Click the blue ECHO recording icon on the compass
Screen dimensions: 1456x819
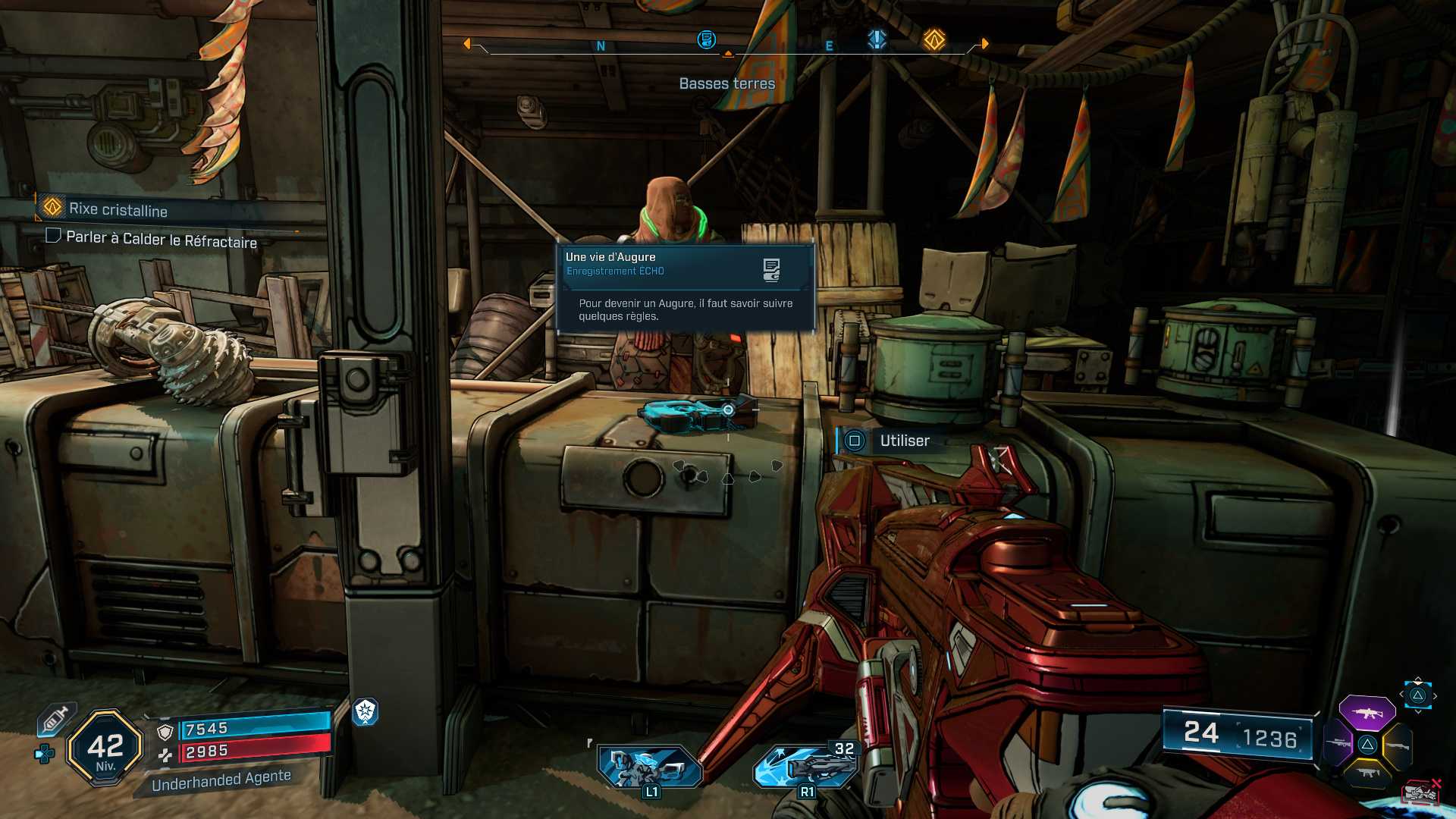pyautogui.click(x=707, y=41)
